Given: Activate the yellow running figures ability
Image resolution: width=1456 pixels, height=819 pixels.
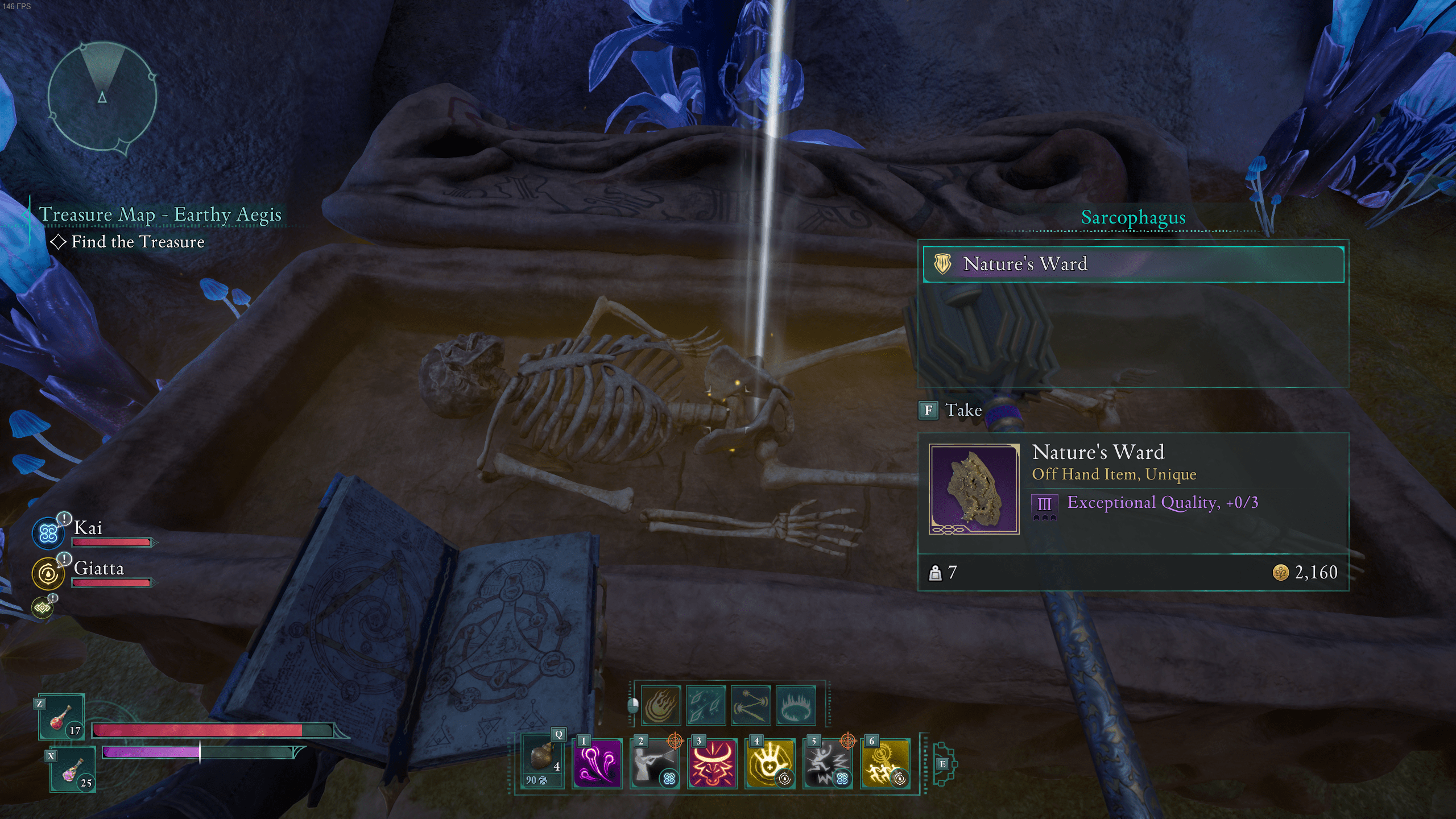Looking at the screenshot, I should (x=885, y=763).
